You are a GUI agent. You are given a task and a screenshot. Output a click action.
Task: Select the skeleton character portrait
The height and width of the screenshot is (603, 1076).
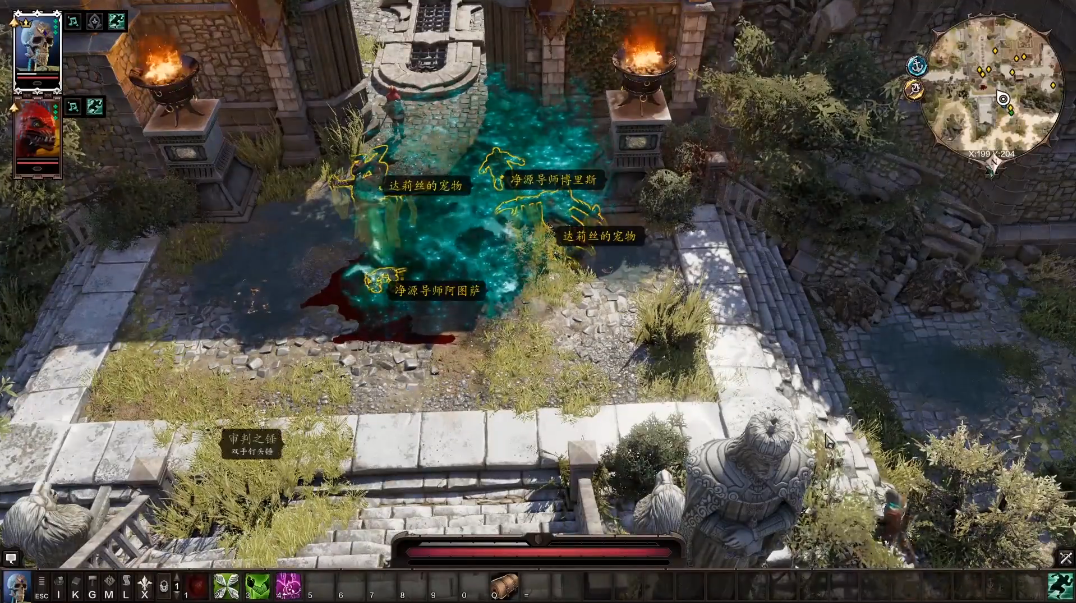point(38,50)
